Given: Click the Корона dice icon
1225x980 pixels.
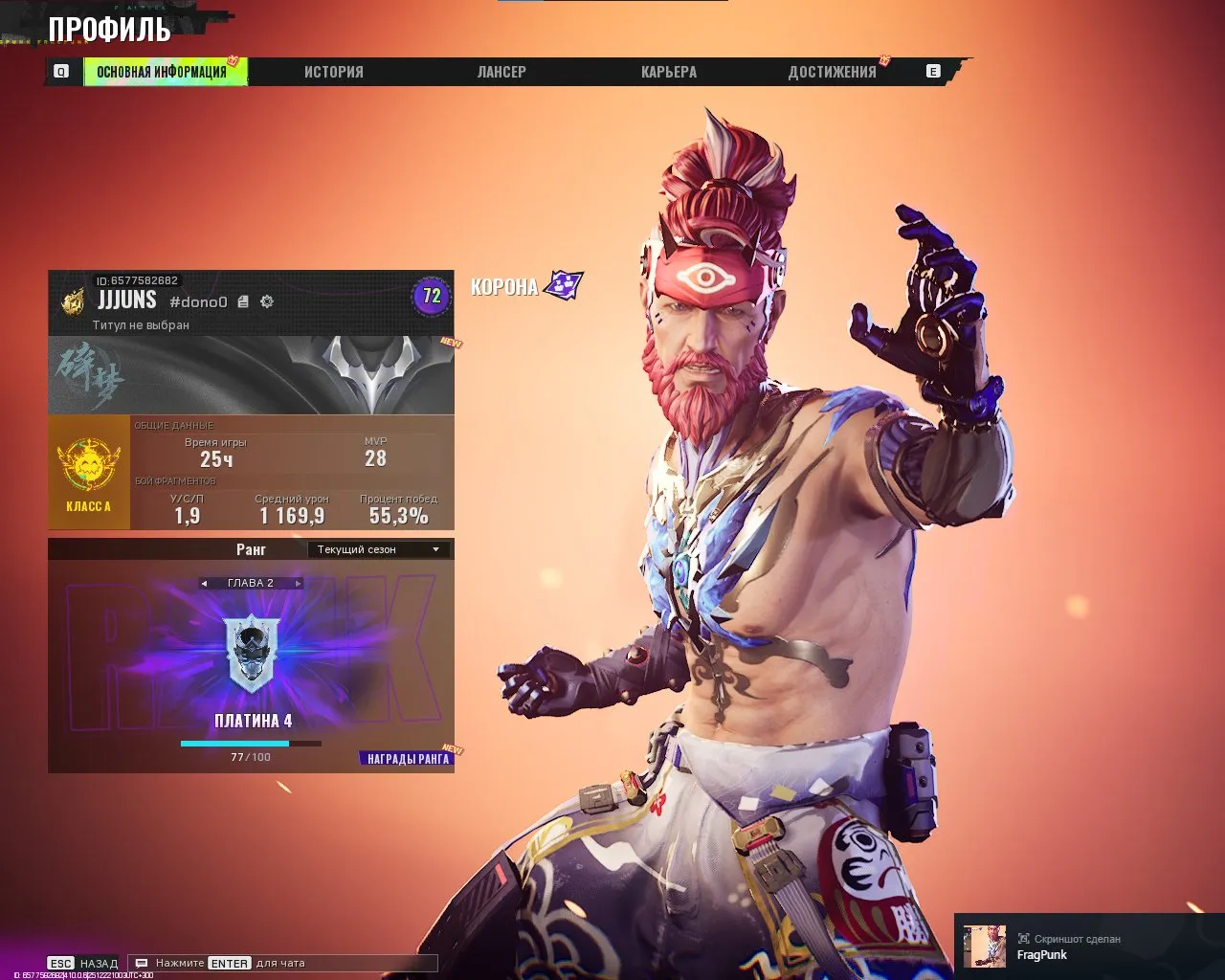Looking at the screenshot, I should tap(563, 285).
